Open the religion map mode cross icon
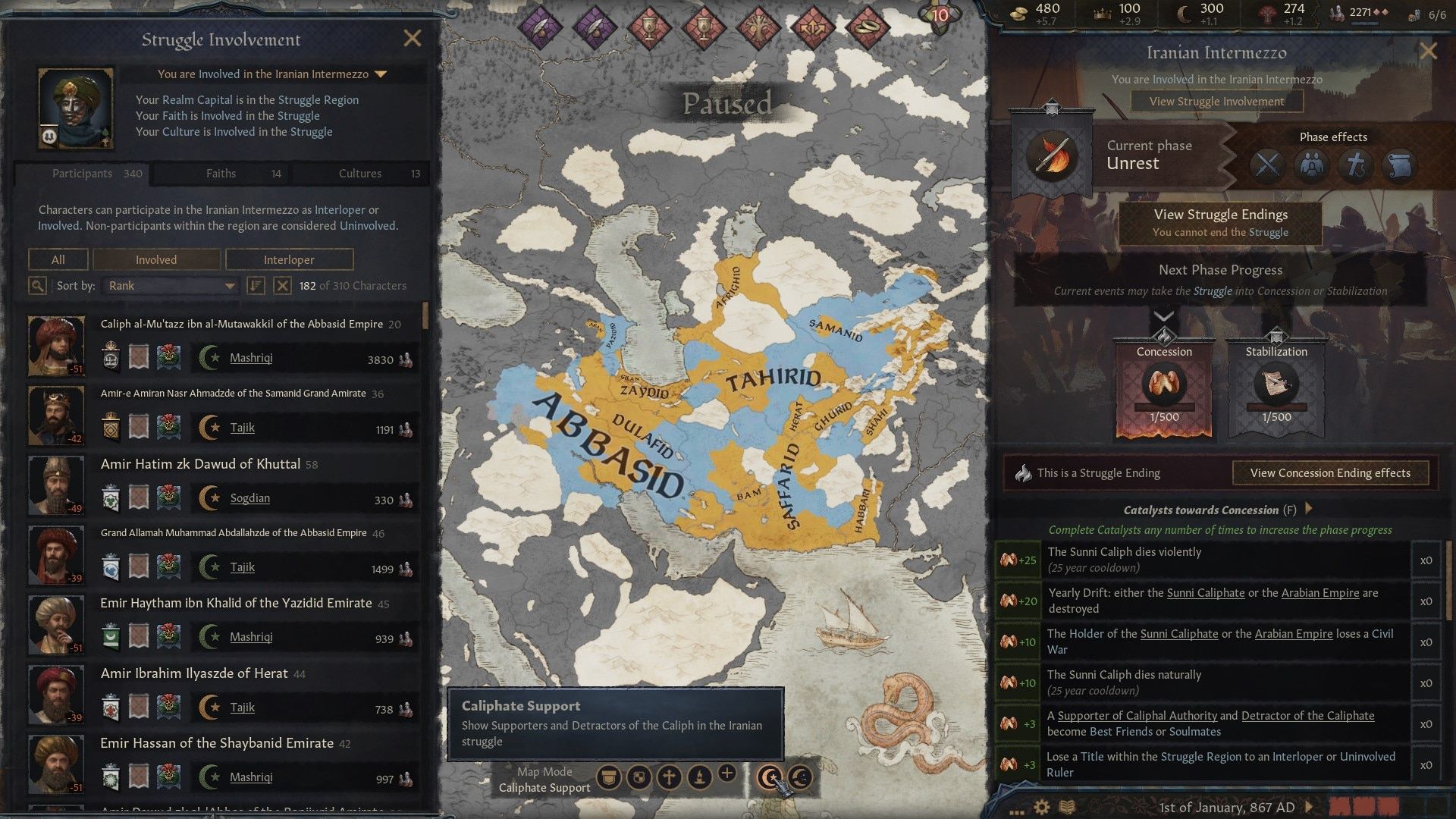 pos(671,777)
